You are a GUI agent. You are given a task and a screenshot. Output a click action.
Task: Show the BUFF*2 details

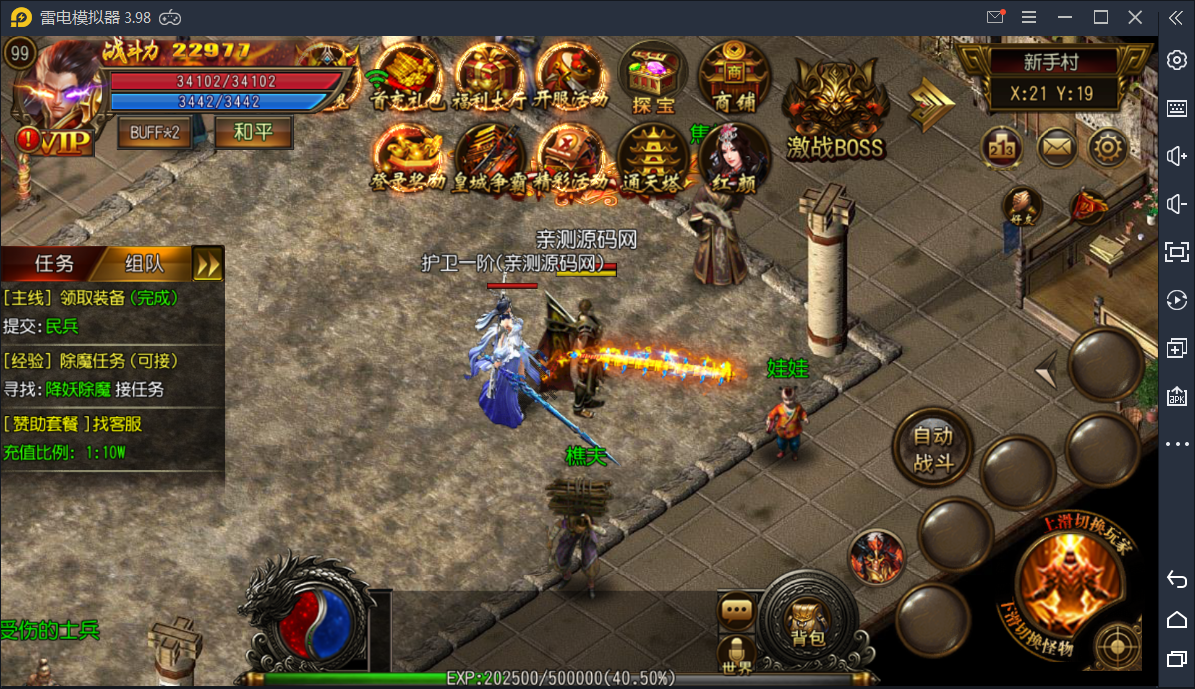coord(154,132)
